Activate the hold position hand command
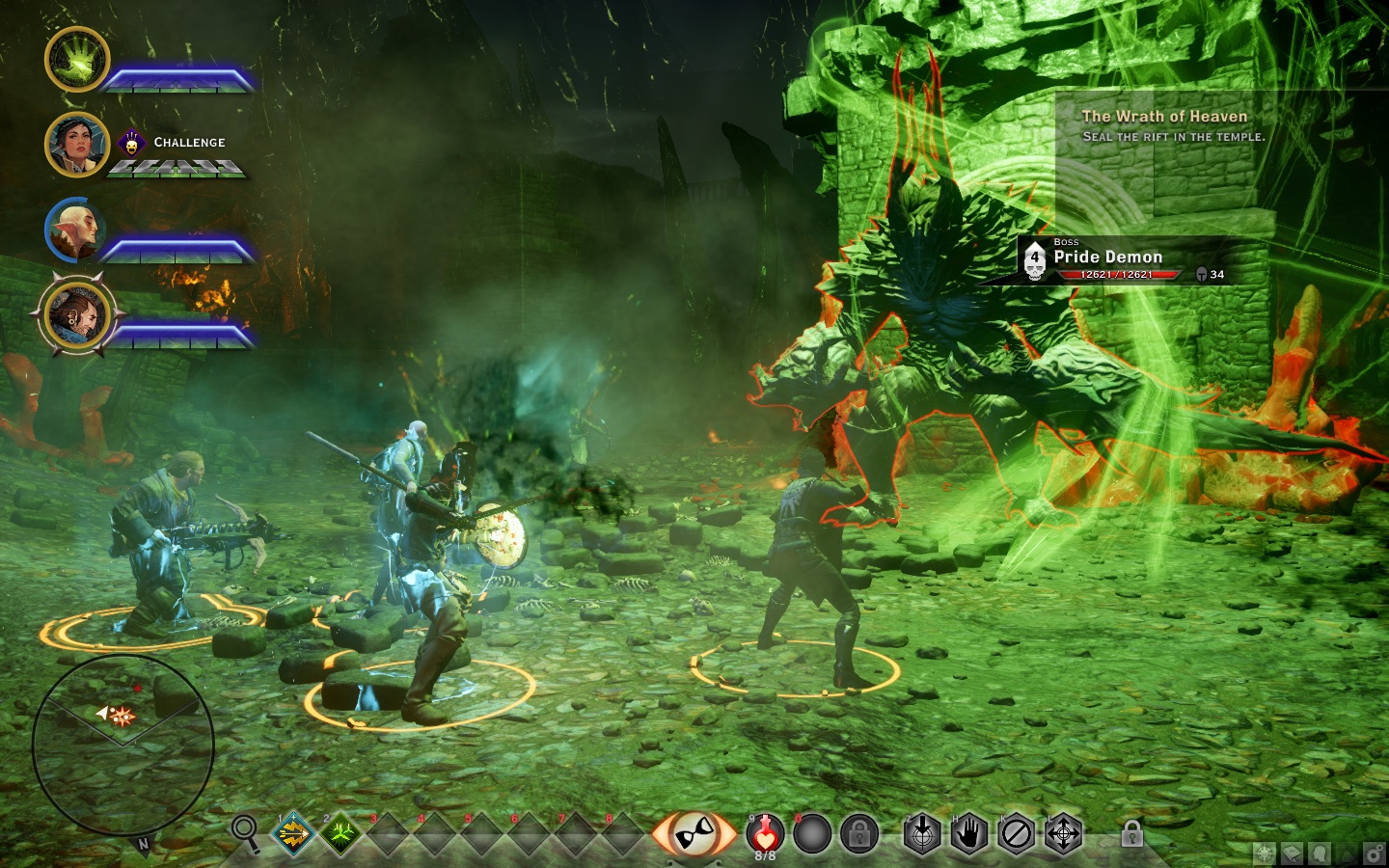Screen dimensions: 1389x868 pos(969,834)
